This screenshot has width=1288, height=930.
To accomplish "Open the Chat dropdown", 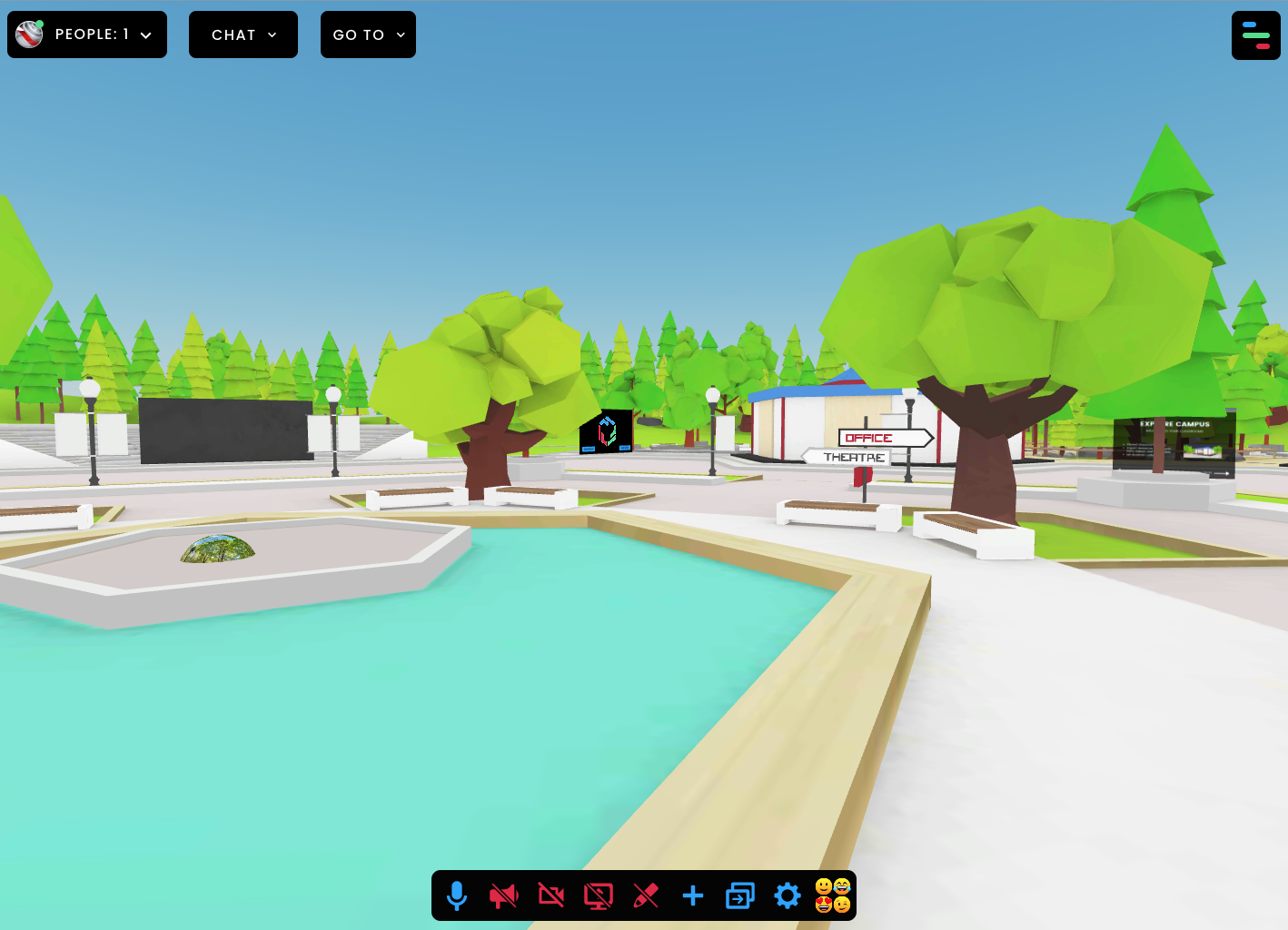I will [x=243, y=35].
